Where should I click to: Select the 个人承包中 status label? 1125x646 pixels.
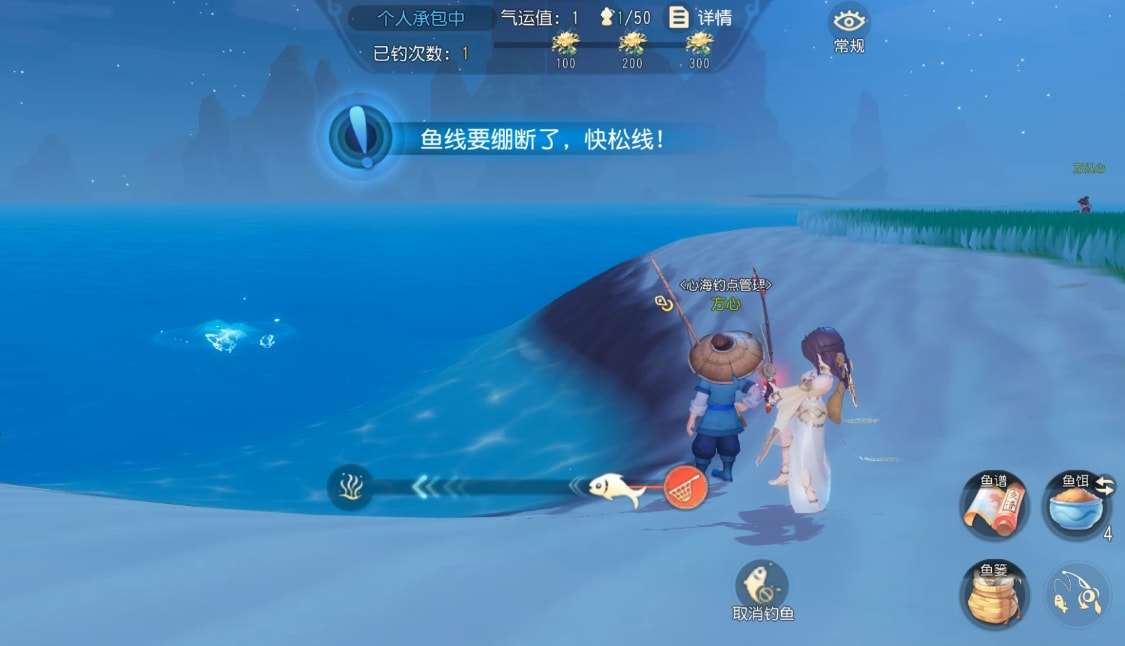(x=421, y=18)
